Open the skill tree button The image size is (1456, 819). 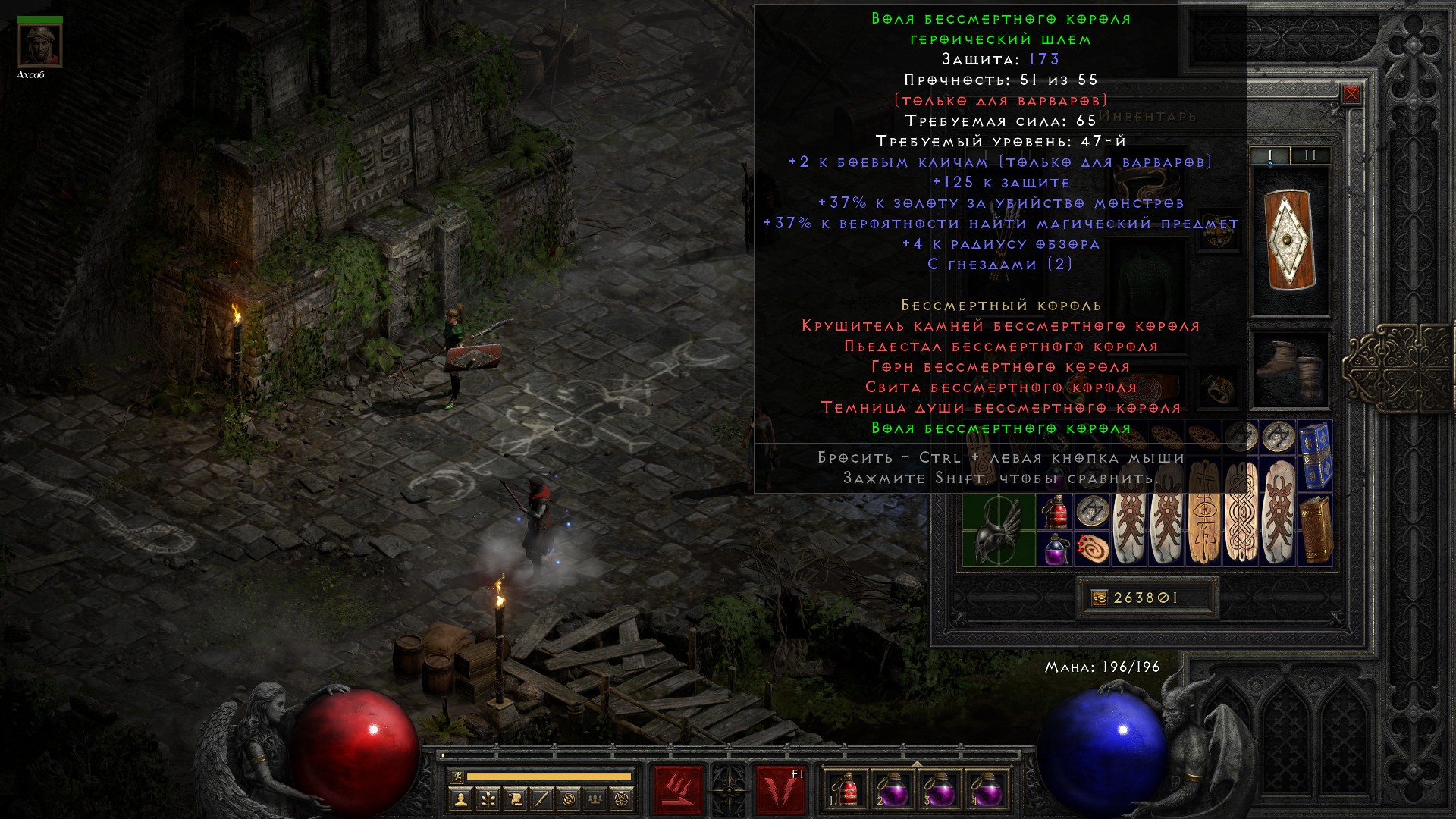(487, 799)
